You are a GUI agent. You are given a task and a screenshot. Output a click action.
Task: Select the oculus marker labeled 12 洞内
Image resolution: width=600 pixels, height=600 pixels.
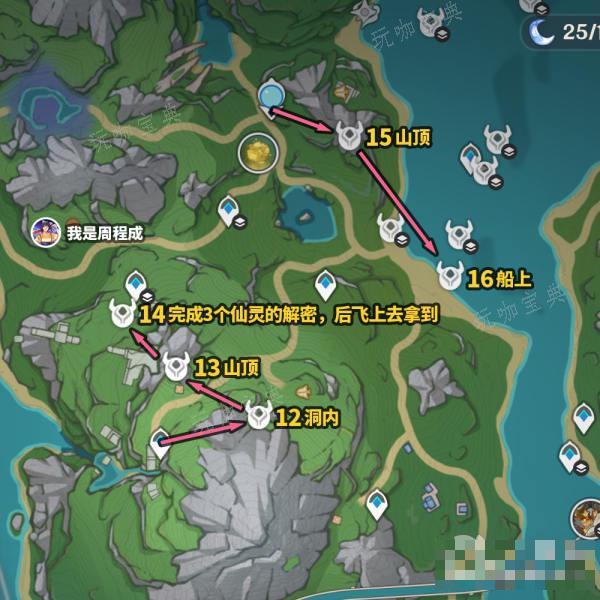(259, 416)
